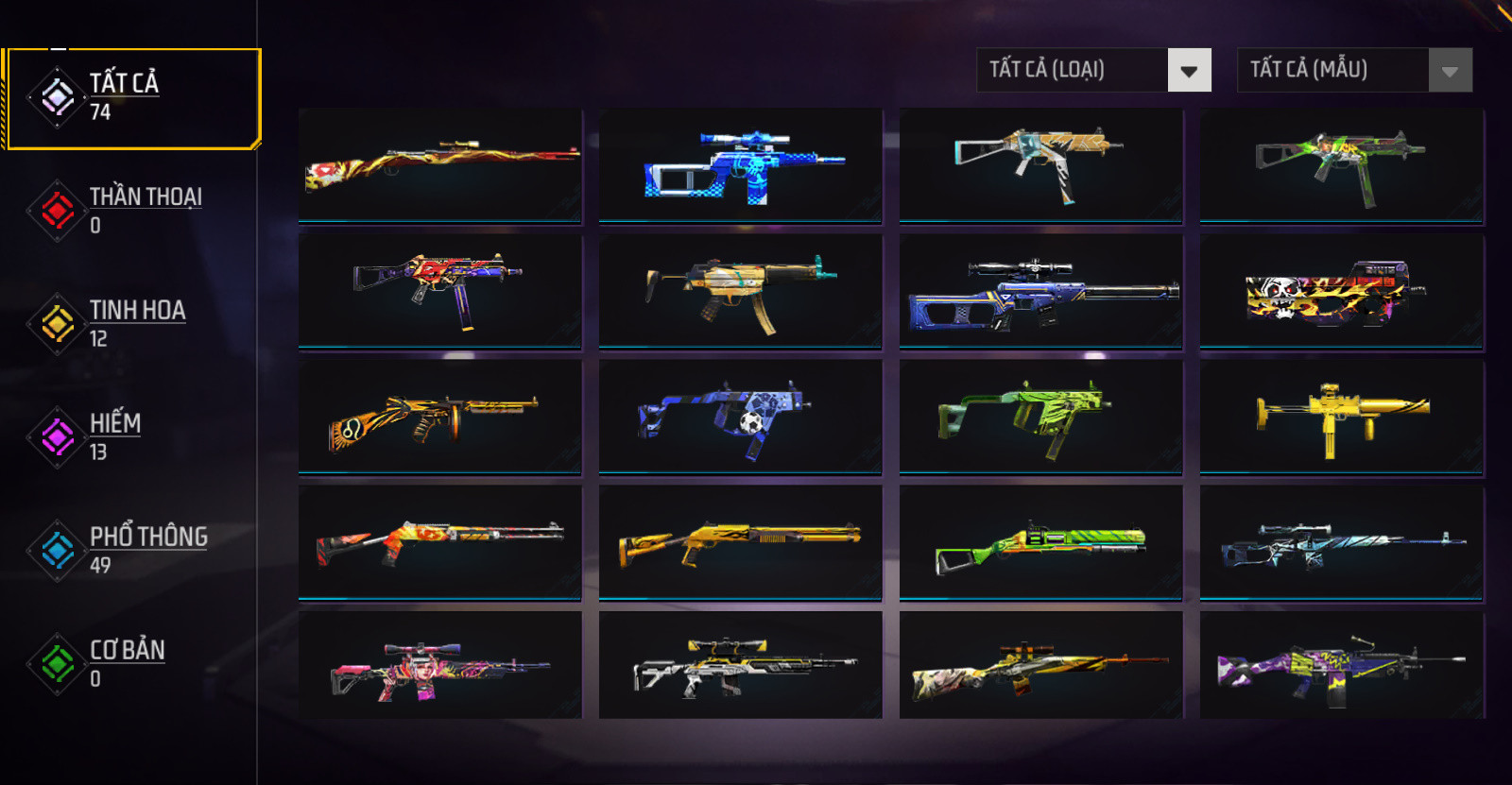Select the TẤT CẢ category tab
The height and width of the screenshot is (785, 1512).
132,98
